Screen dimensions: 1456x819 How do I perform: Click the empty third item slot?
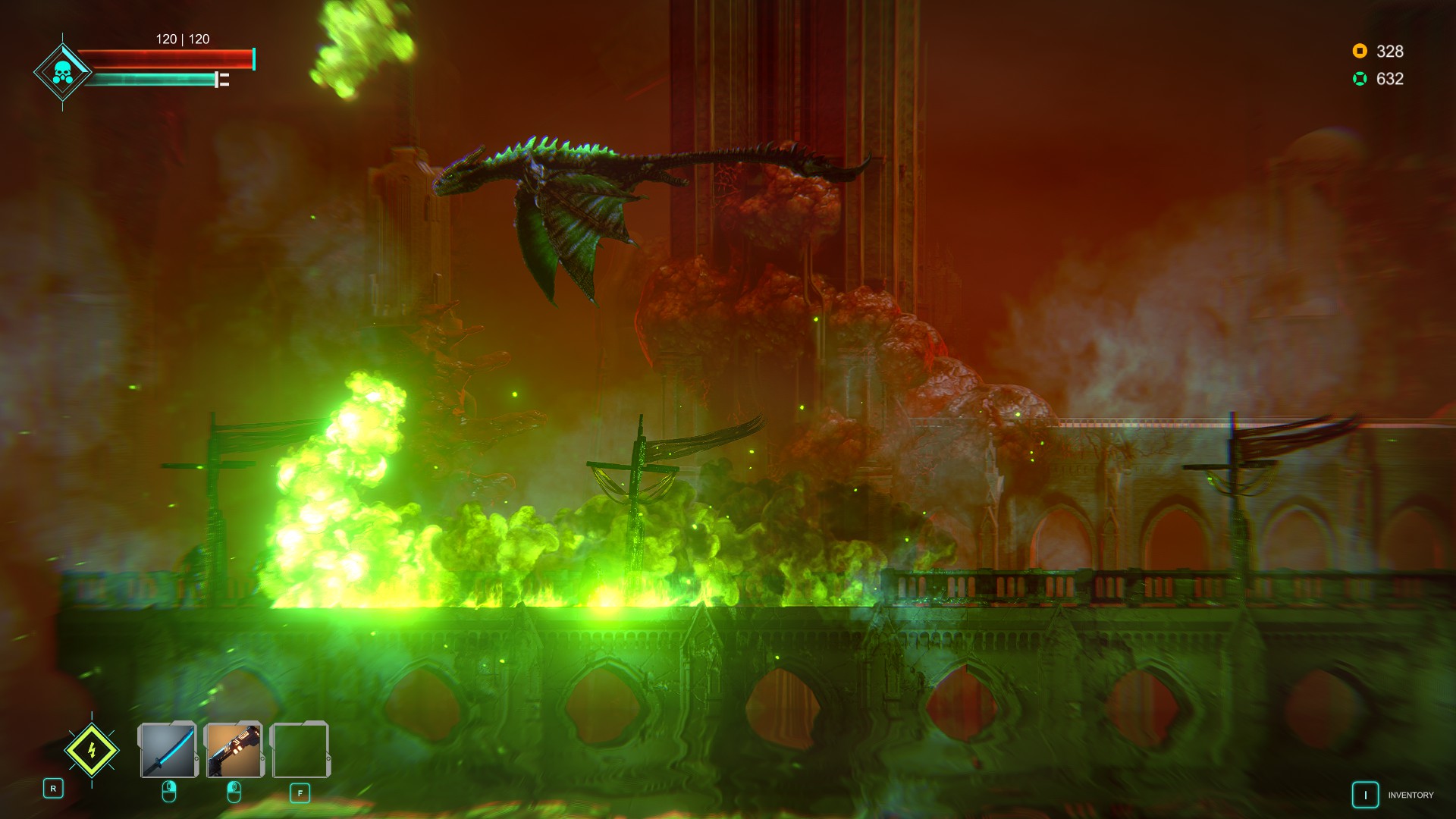click(x=300, y=749)
